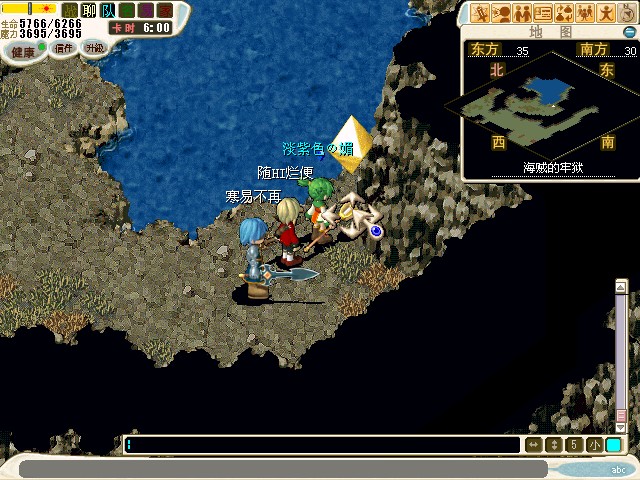Open the cyan chat color swatch

tap(613, 445)
